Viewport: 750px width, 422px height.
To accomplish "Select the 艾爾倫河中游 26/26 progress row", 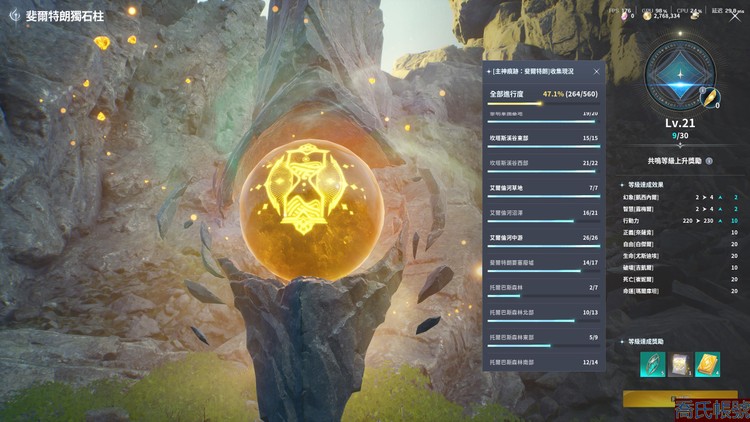I will [543, 238].
